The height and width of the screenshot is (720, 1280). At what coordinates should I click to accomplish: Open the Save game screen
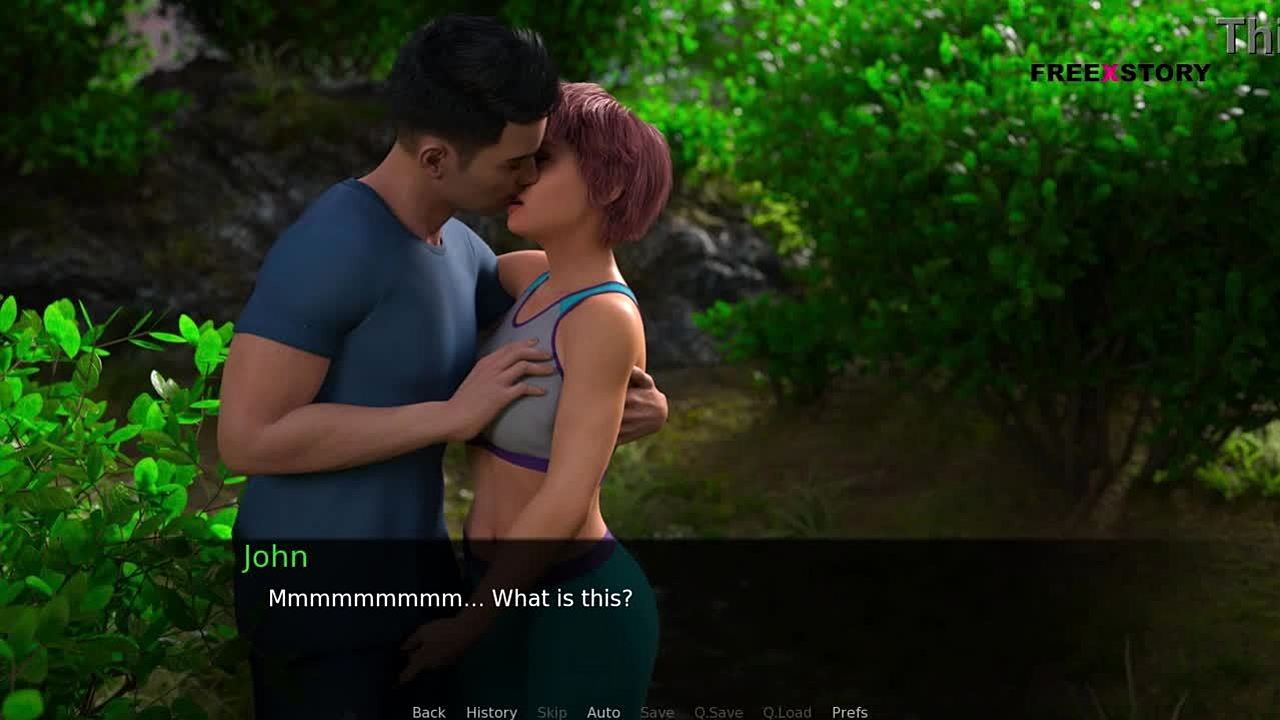click(657, 712)
